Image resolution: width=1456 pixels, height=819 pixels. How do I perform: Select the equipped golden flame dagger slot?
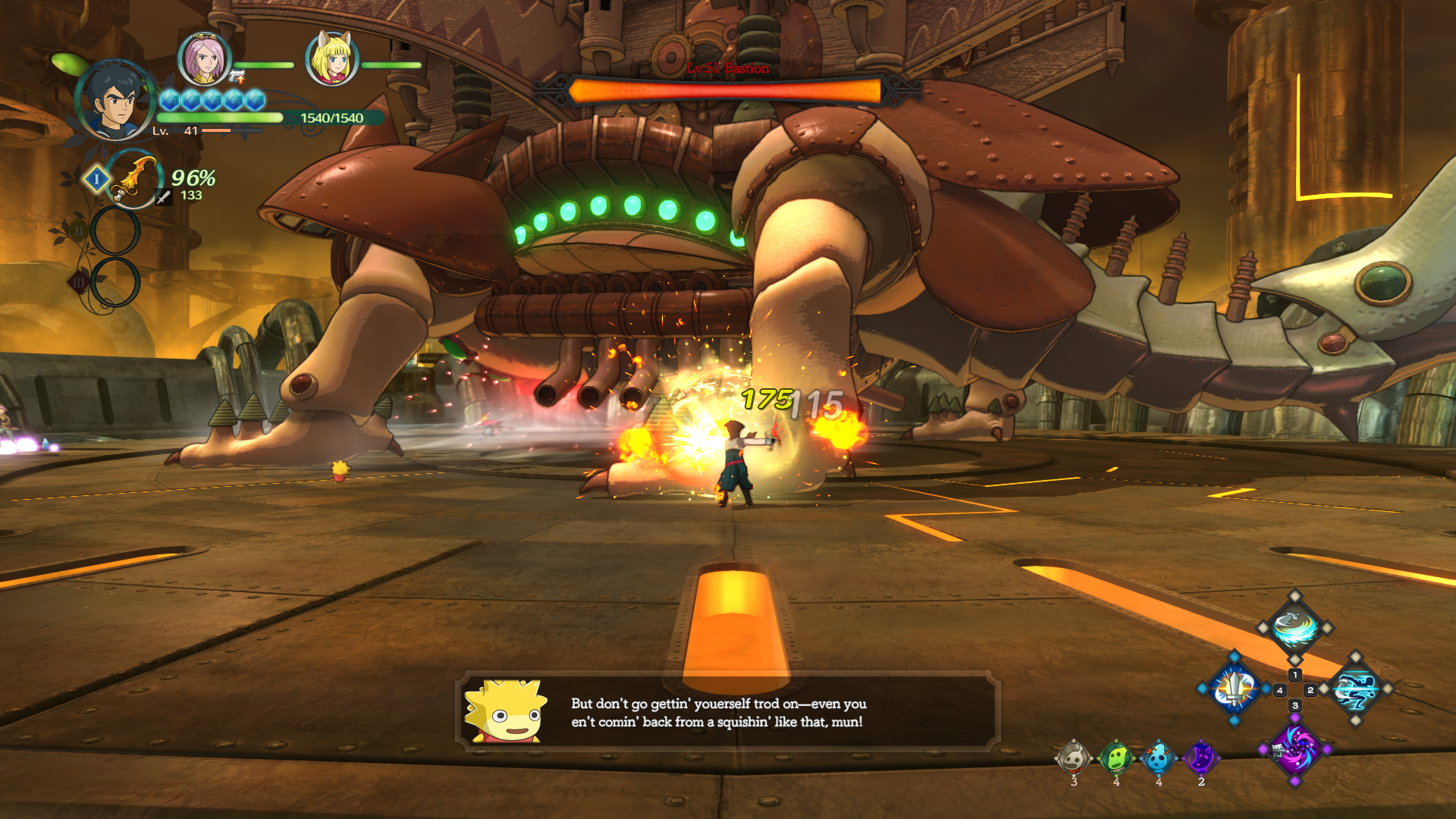[x=133, y=179]
